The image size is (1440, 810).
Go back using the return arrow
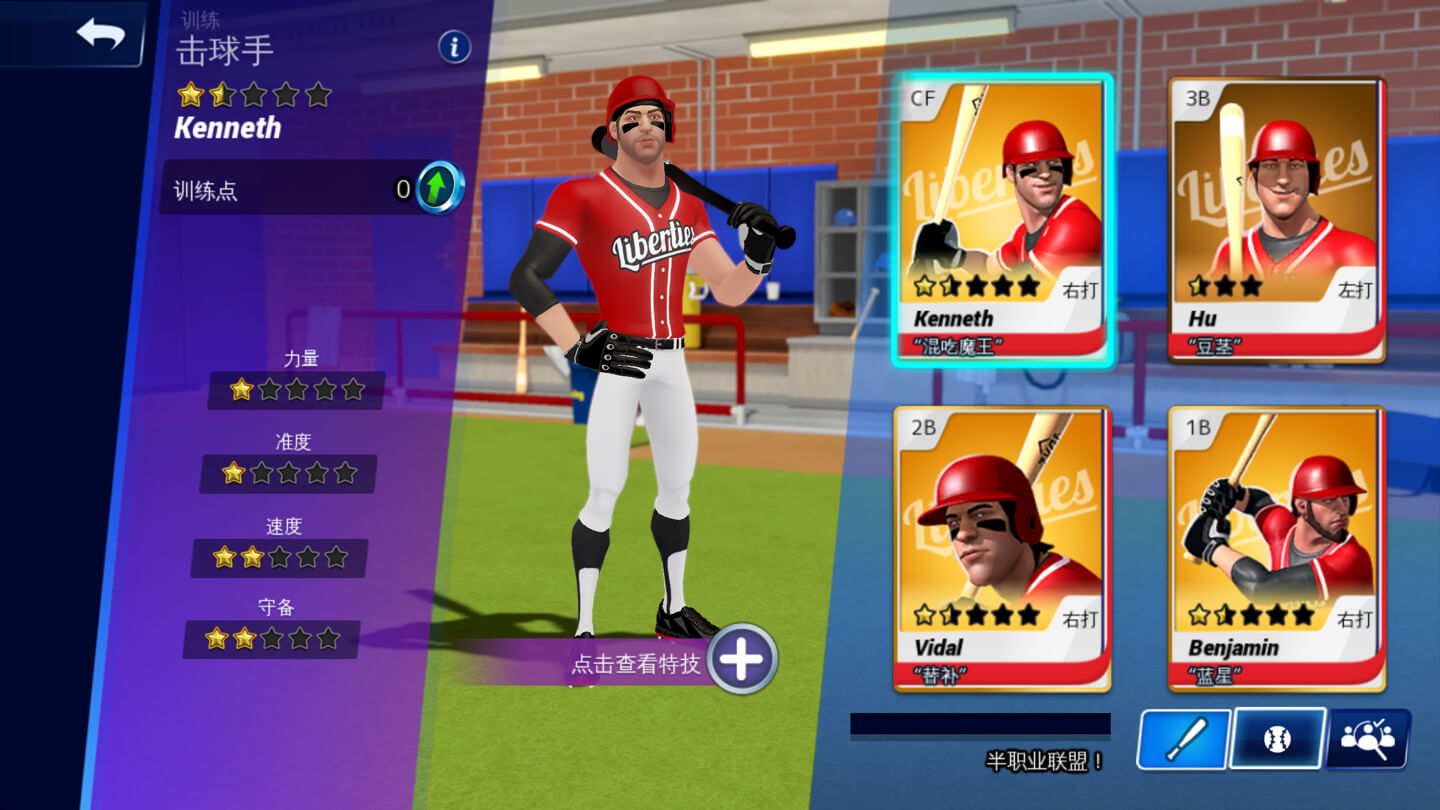coord(100,35)
